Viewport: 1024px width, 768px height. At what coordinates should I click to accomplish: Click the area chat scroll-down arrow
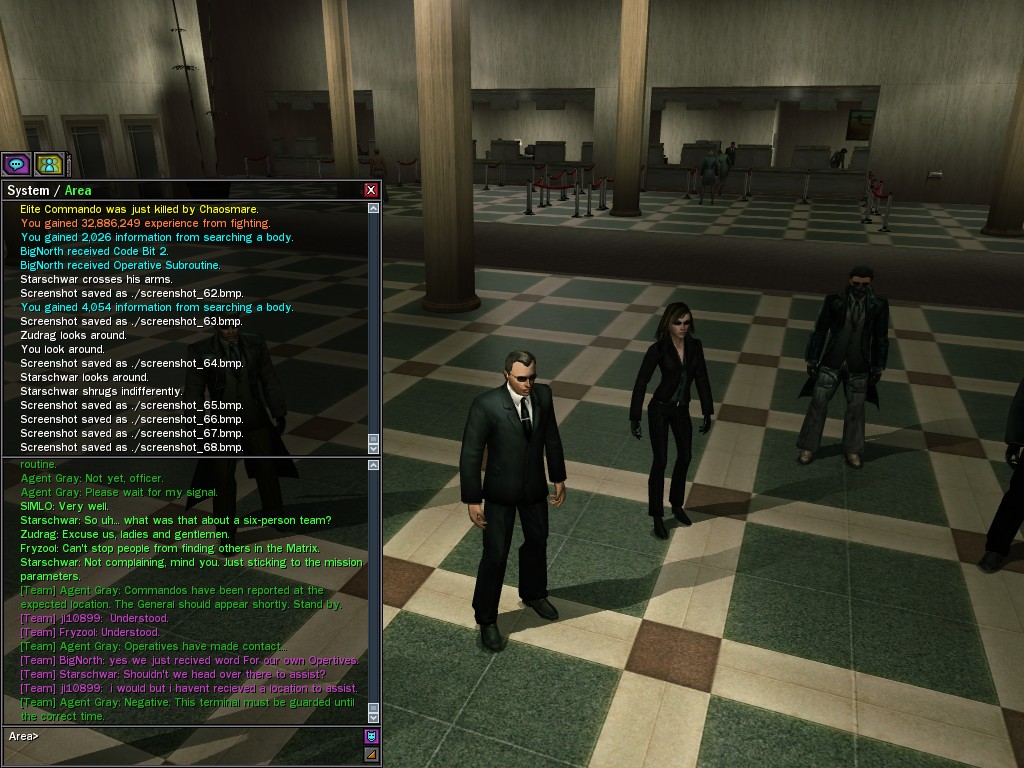[374, 716]
